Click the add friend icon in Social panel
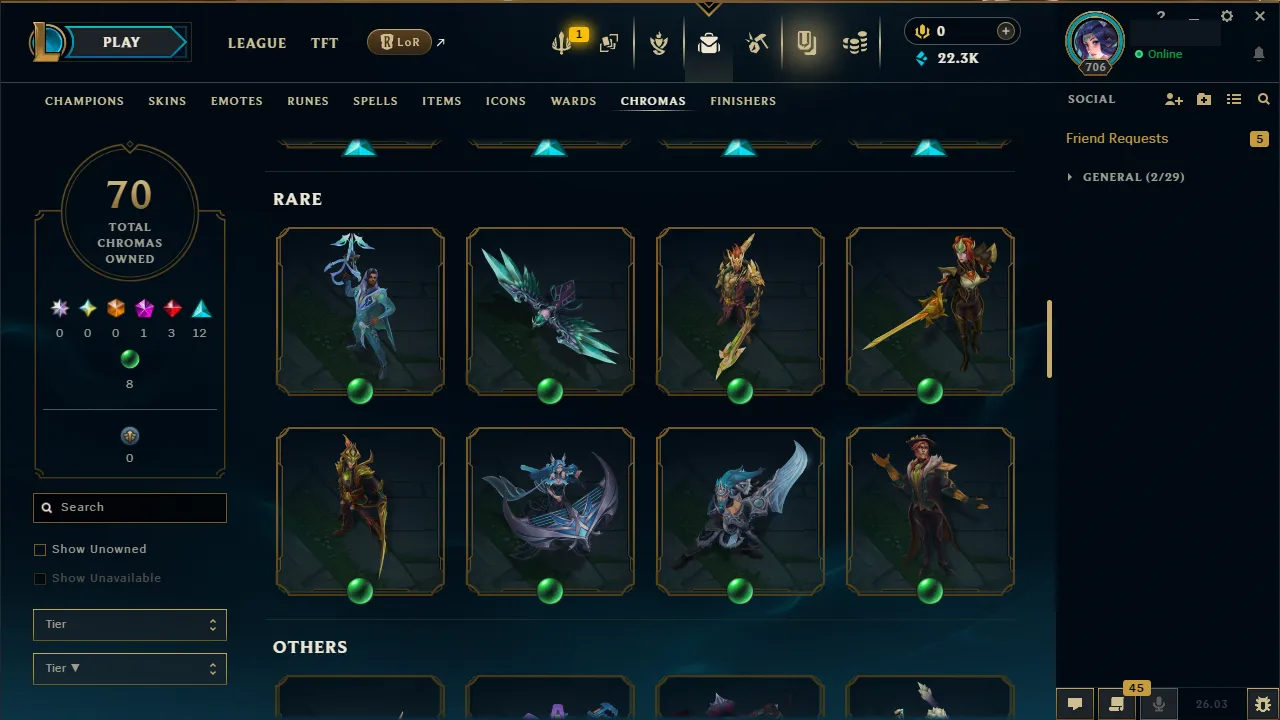The width and height of the screenshot is (1280, 720). [x=1172, y=99]
